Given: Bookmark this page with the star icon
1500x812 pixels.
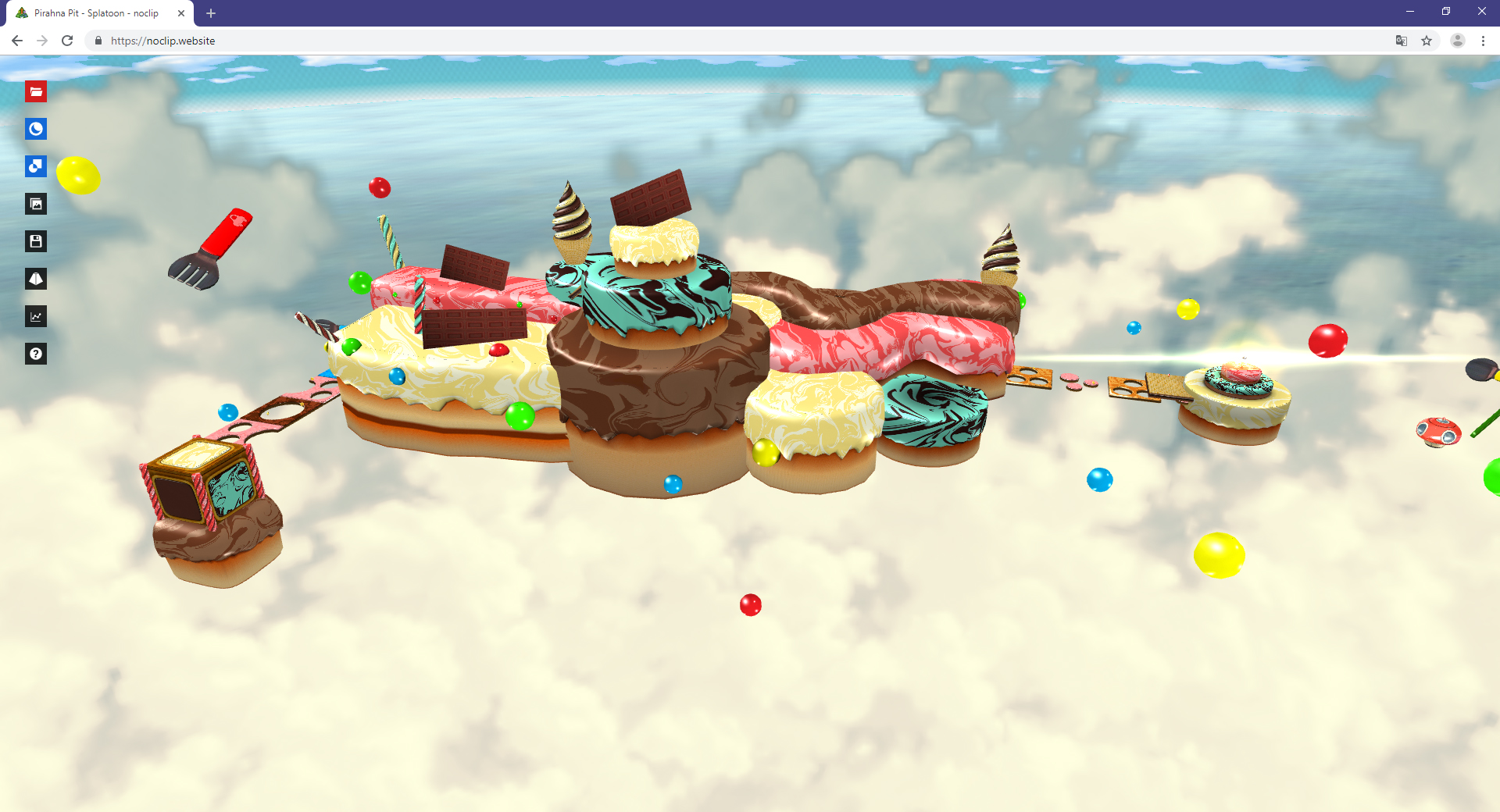Looking at the screenshot, I should (x=1427, y=41).
